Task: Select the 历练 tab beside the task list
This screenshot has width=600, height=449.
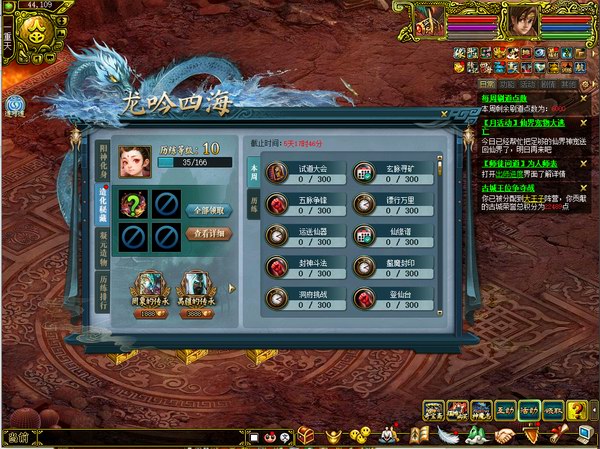Action: [x=253, y=203]
